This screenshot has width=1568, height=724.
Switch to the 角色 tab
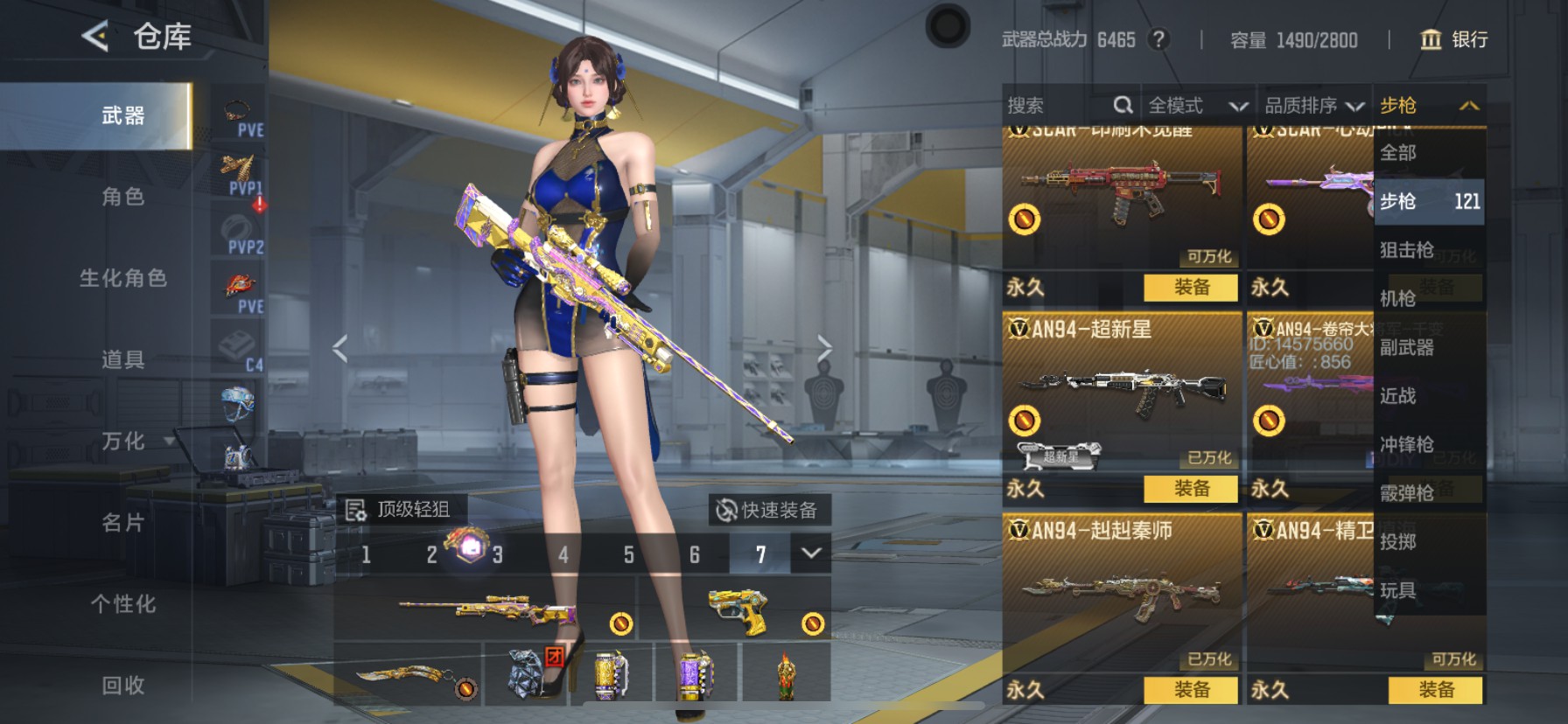click(122, 197)
